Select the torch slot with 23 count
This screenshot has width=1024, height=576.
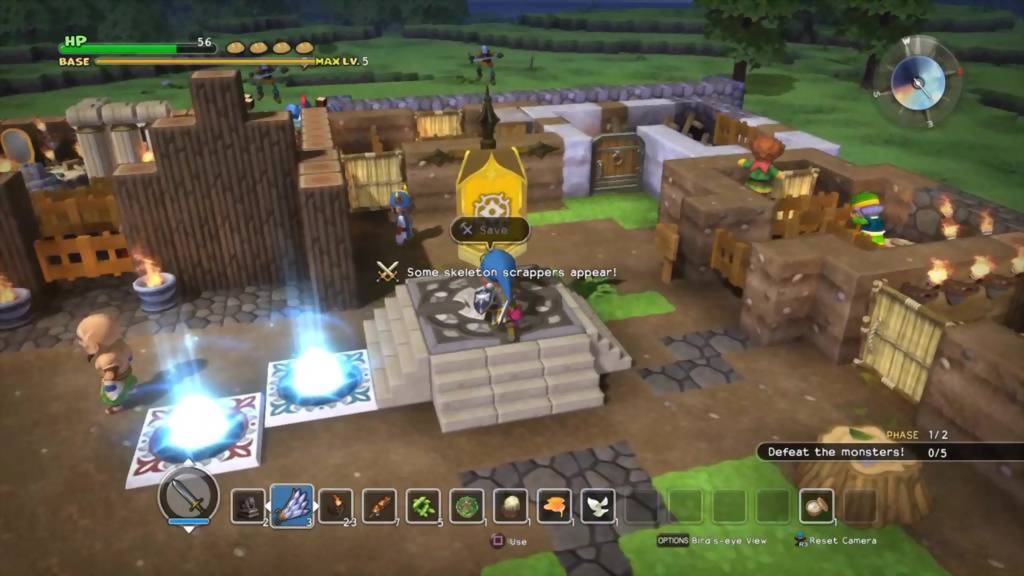pos(336,506)
